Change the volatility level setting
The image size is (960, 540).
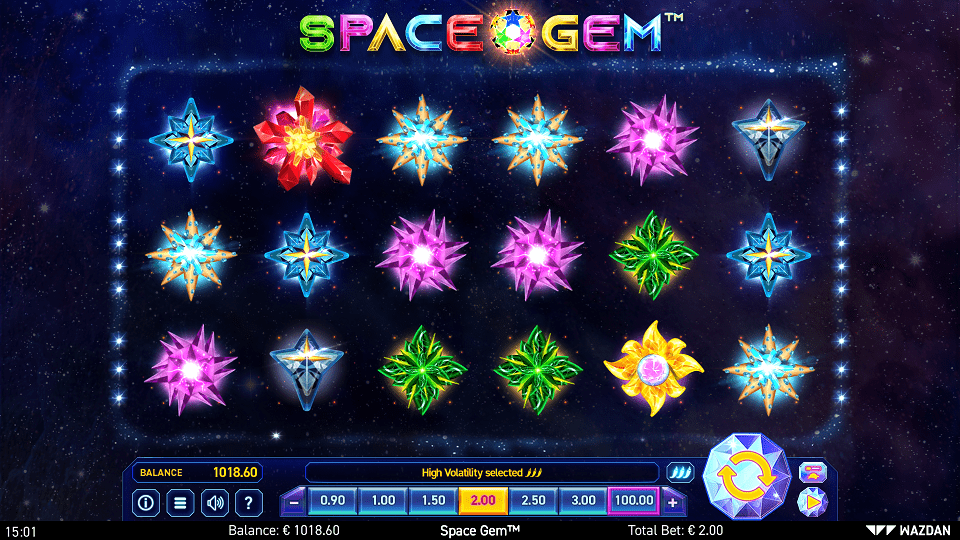point(680,472)
